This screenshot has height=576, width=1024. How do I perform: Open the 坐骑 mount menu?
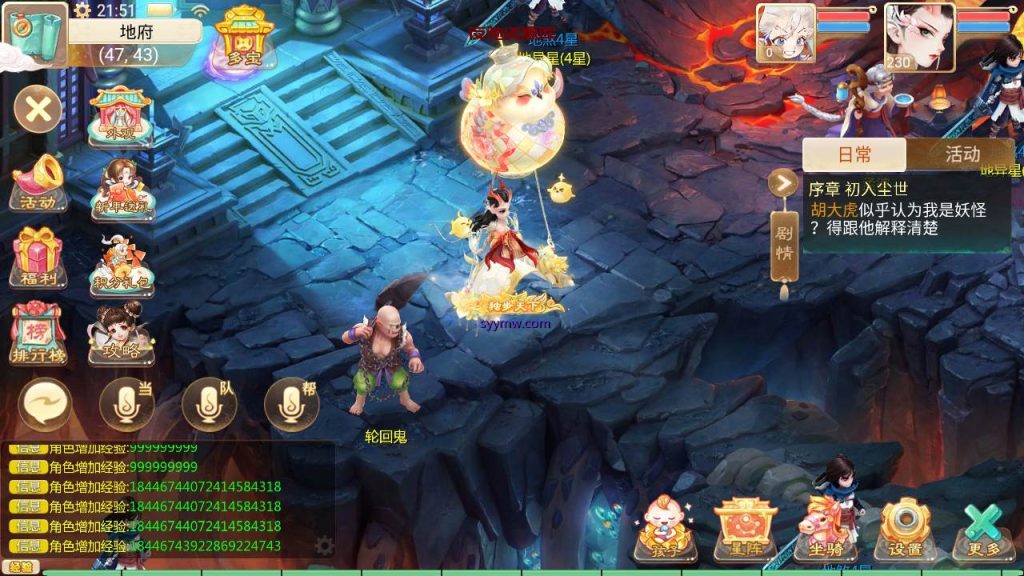826,527
